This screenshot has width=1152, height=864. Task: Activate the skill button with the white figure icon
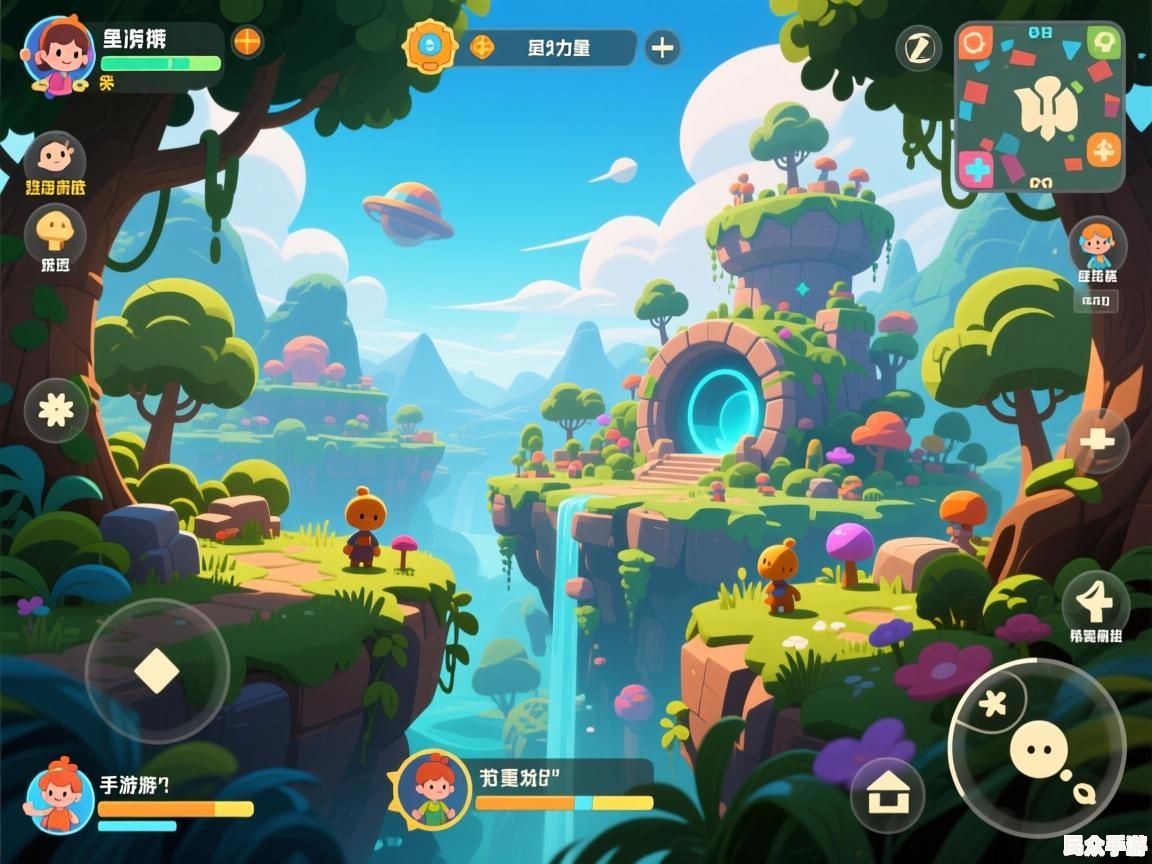click(1096, 603)
